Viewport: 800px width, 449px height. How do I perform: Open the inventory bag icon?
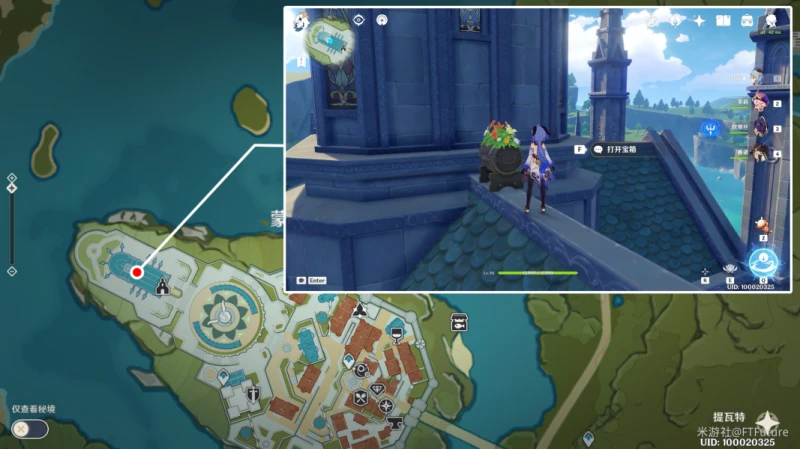[x=747, y=20]
